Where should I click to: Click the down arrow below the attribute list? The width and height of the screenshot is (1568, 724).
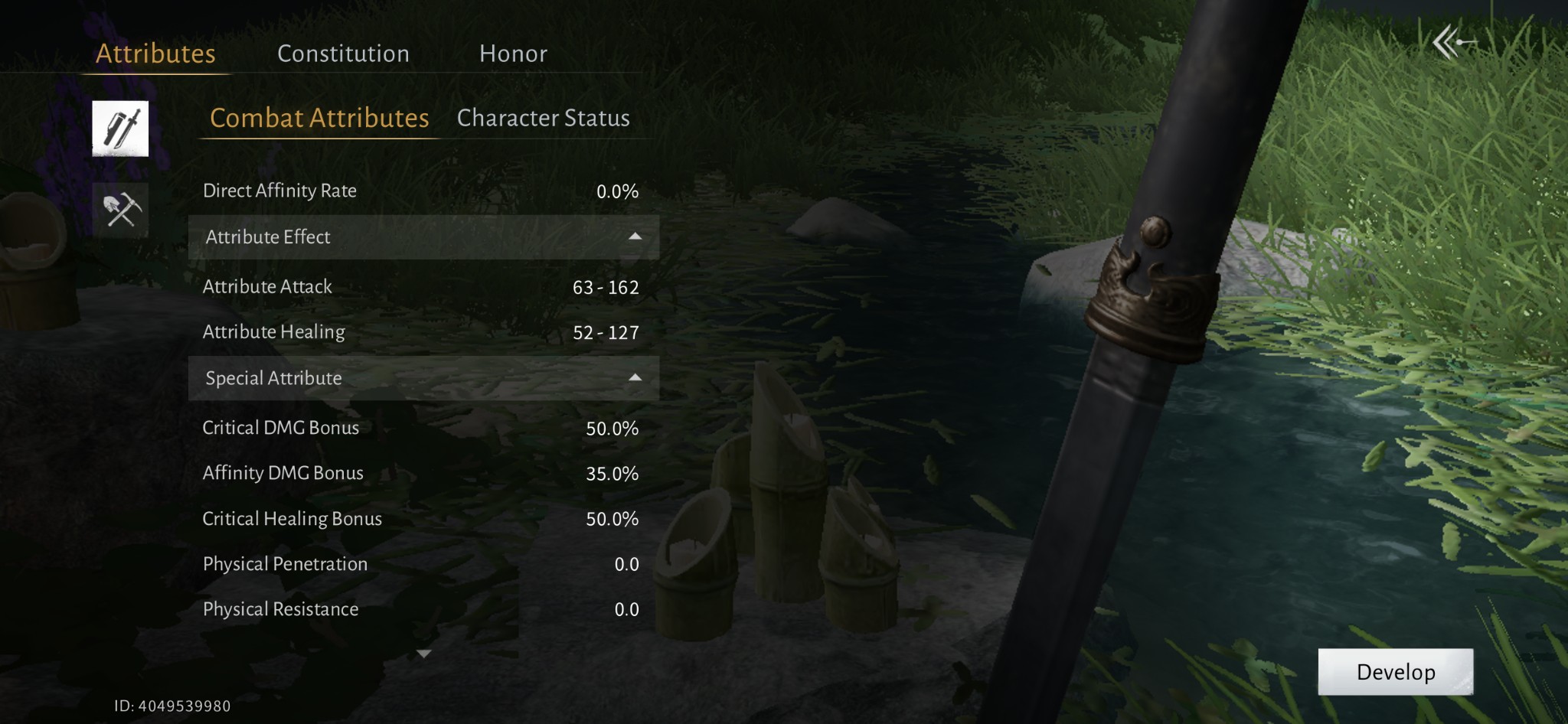click(423, 654)
